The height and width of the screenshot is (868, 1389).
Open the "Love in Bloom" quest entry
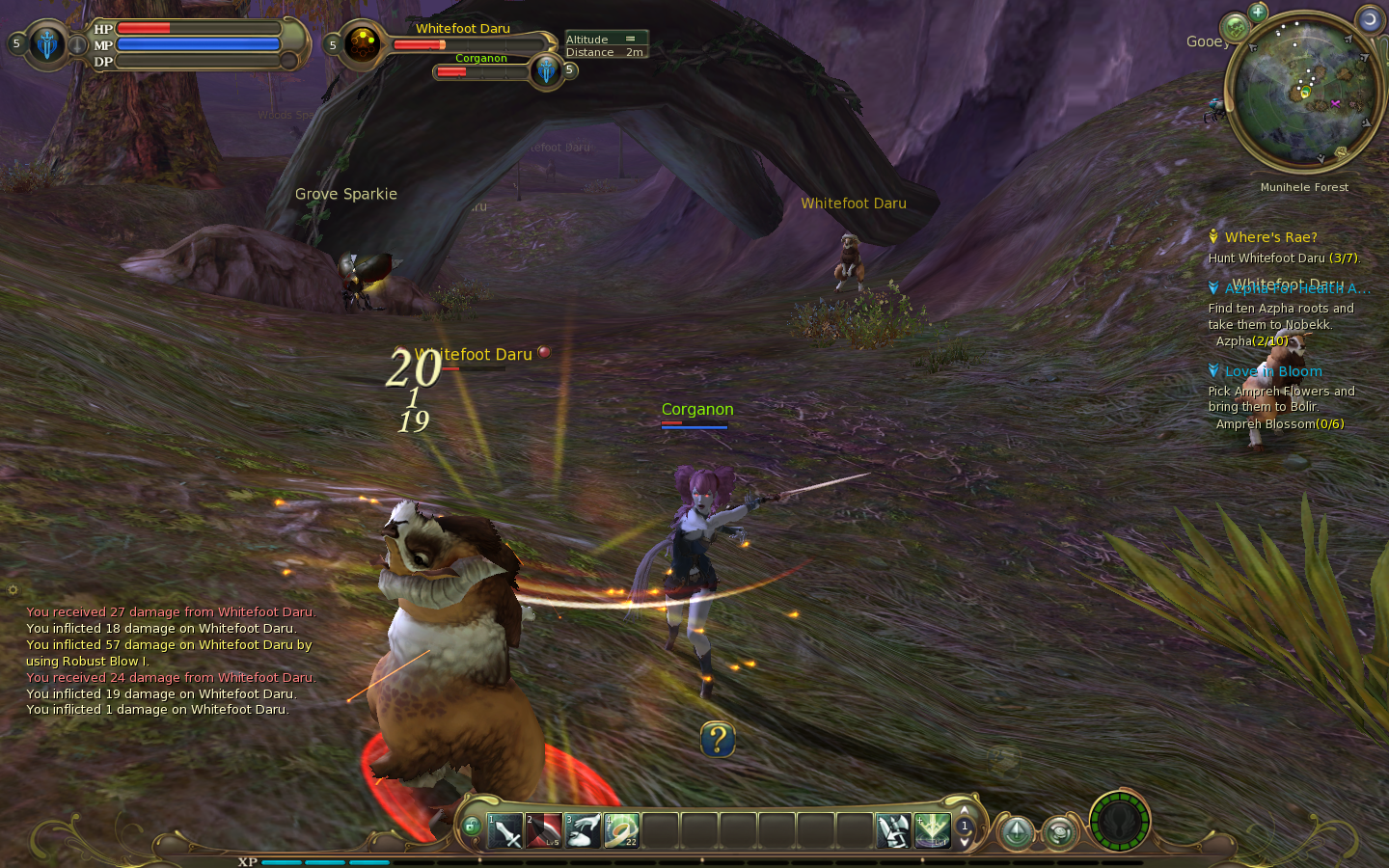coord(1273,371)
